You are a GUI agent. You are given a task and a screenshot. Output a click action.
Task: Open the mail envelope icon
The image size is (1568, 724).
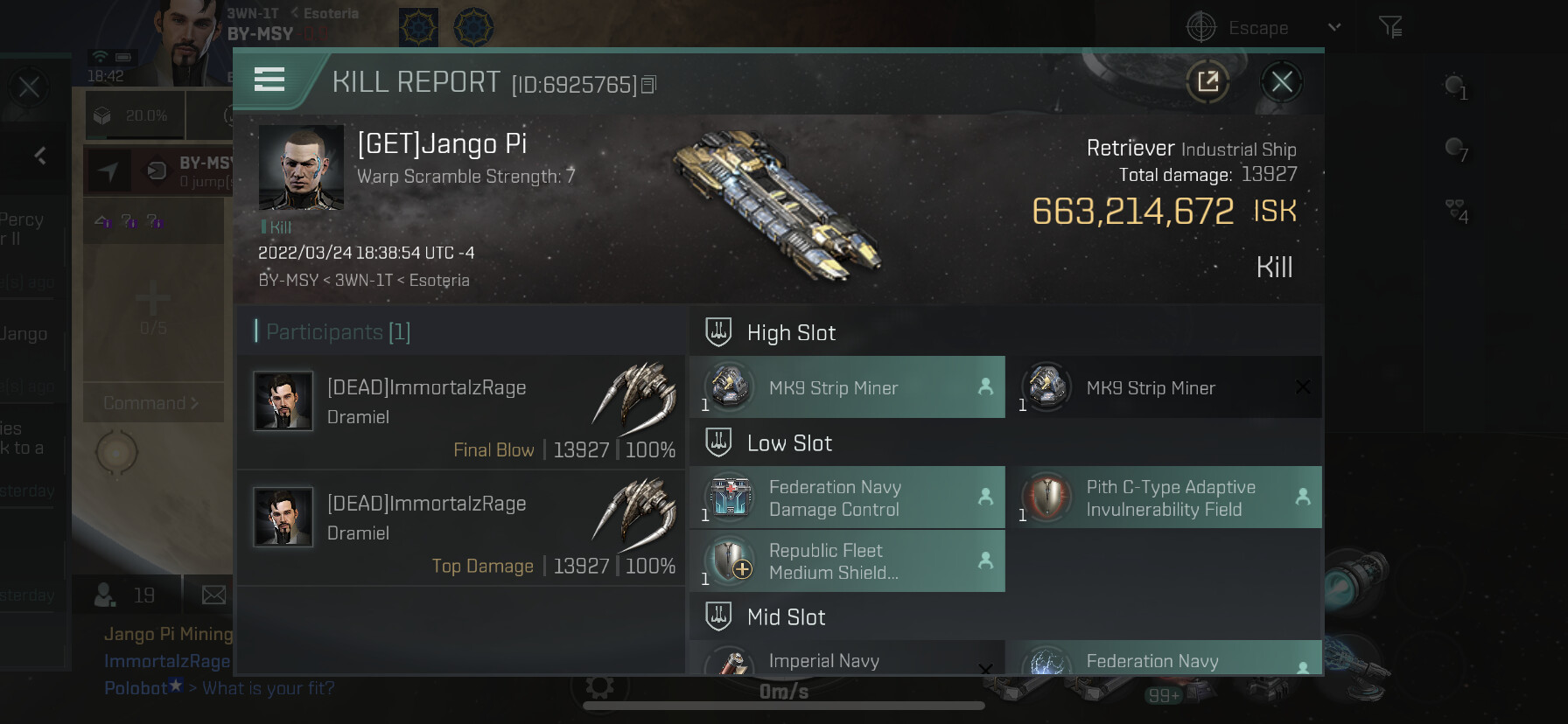[x=213, y=595]
